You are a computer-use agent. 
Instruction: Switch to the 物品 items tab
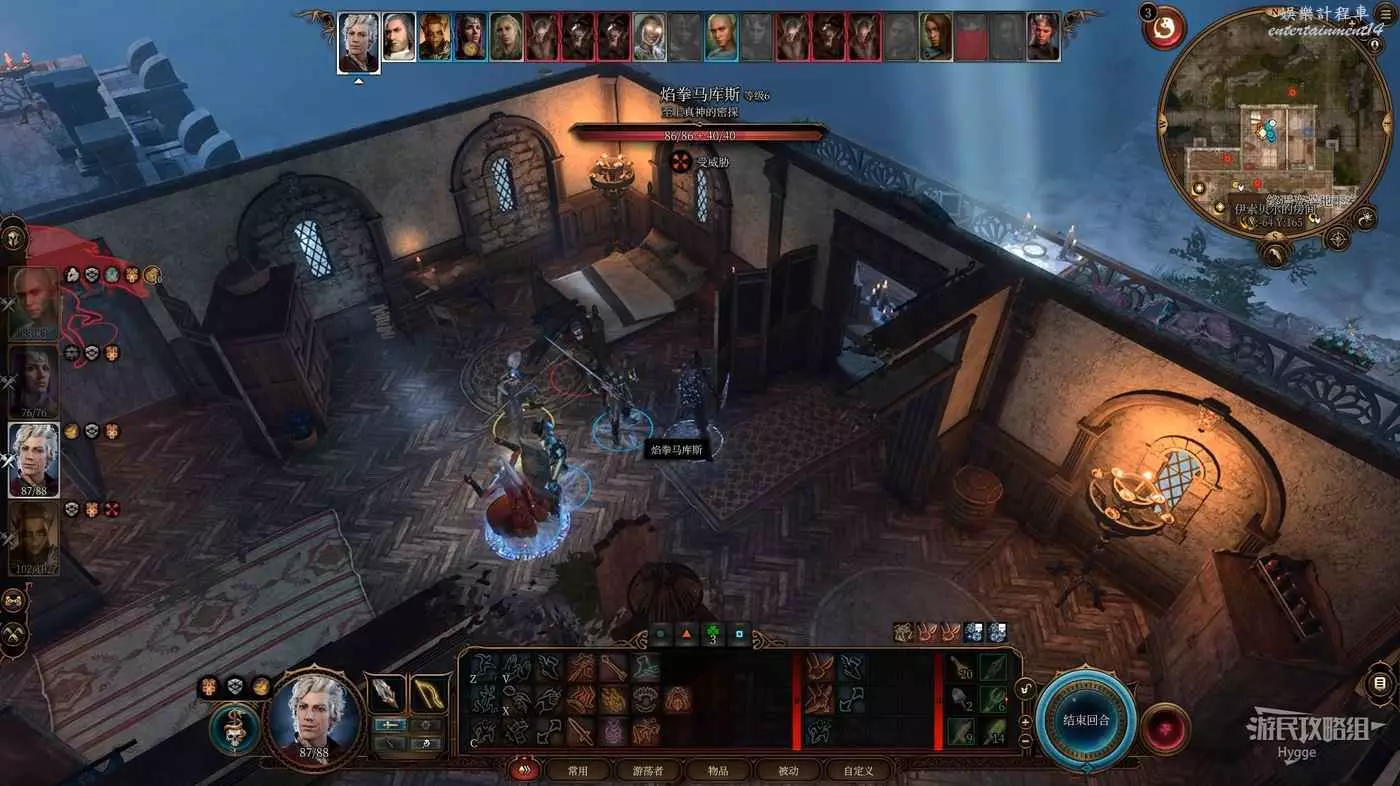tap(718, 770)
